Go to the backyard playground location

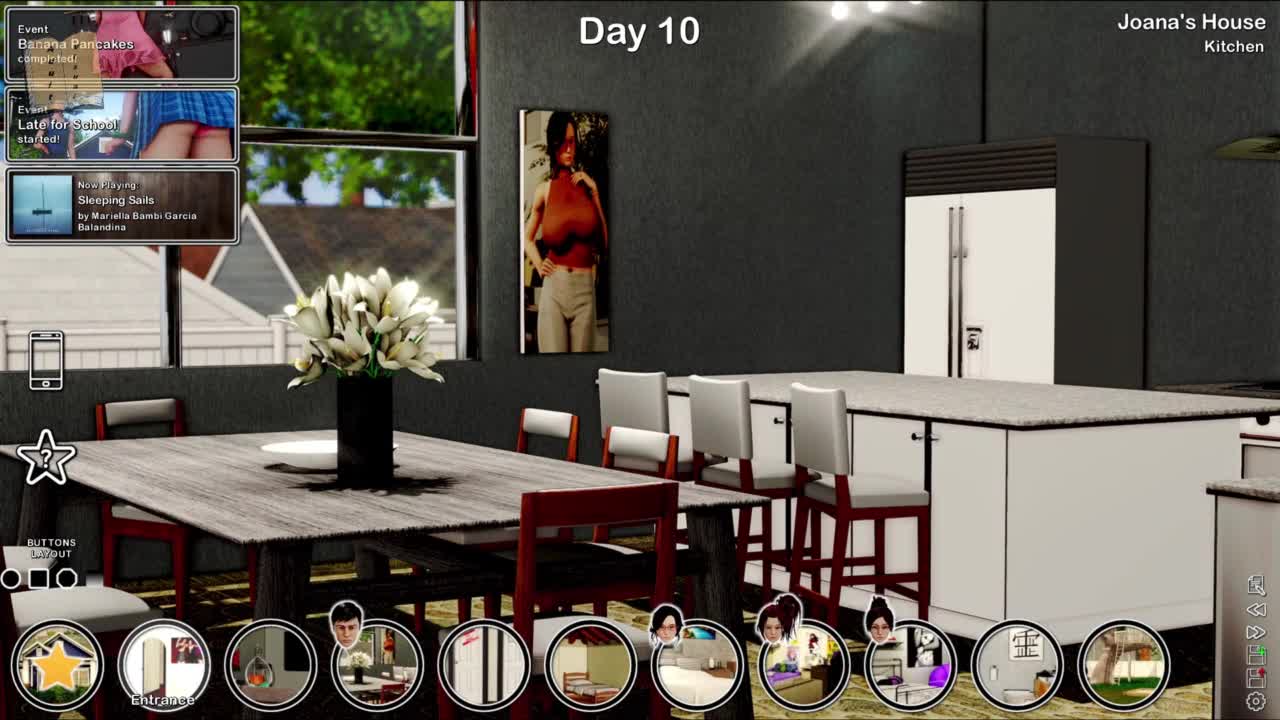pos(1124,665)
